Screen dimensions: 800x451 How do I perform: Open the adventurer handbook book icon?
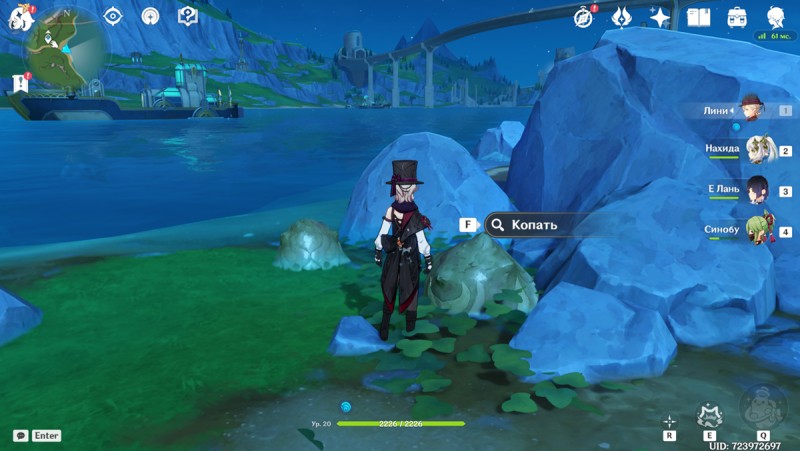(x=698, y=17)
